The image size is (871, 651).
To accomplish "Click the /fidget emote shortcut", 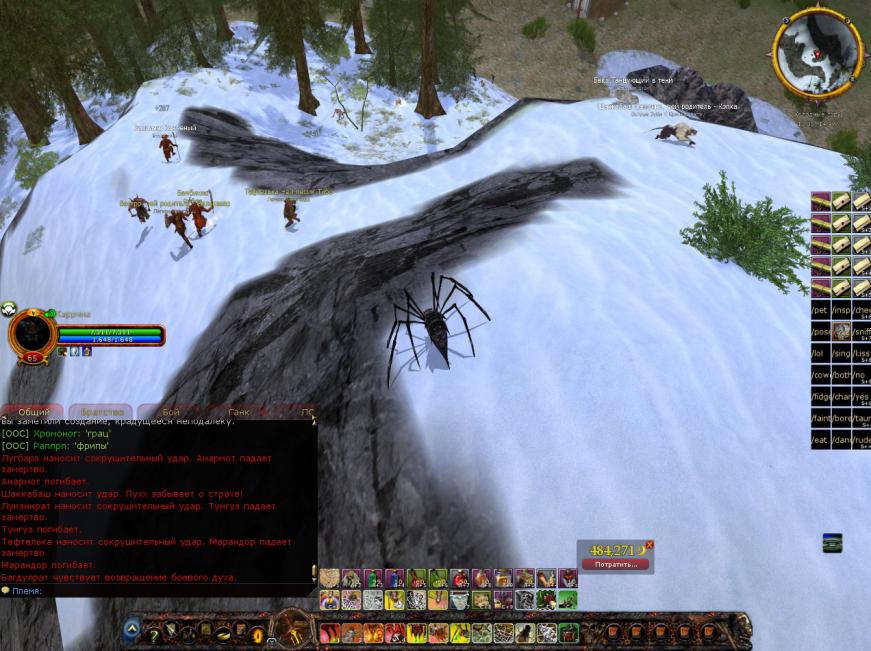I will [x=820, y=396].
